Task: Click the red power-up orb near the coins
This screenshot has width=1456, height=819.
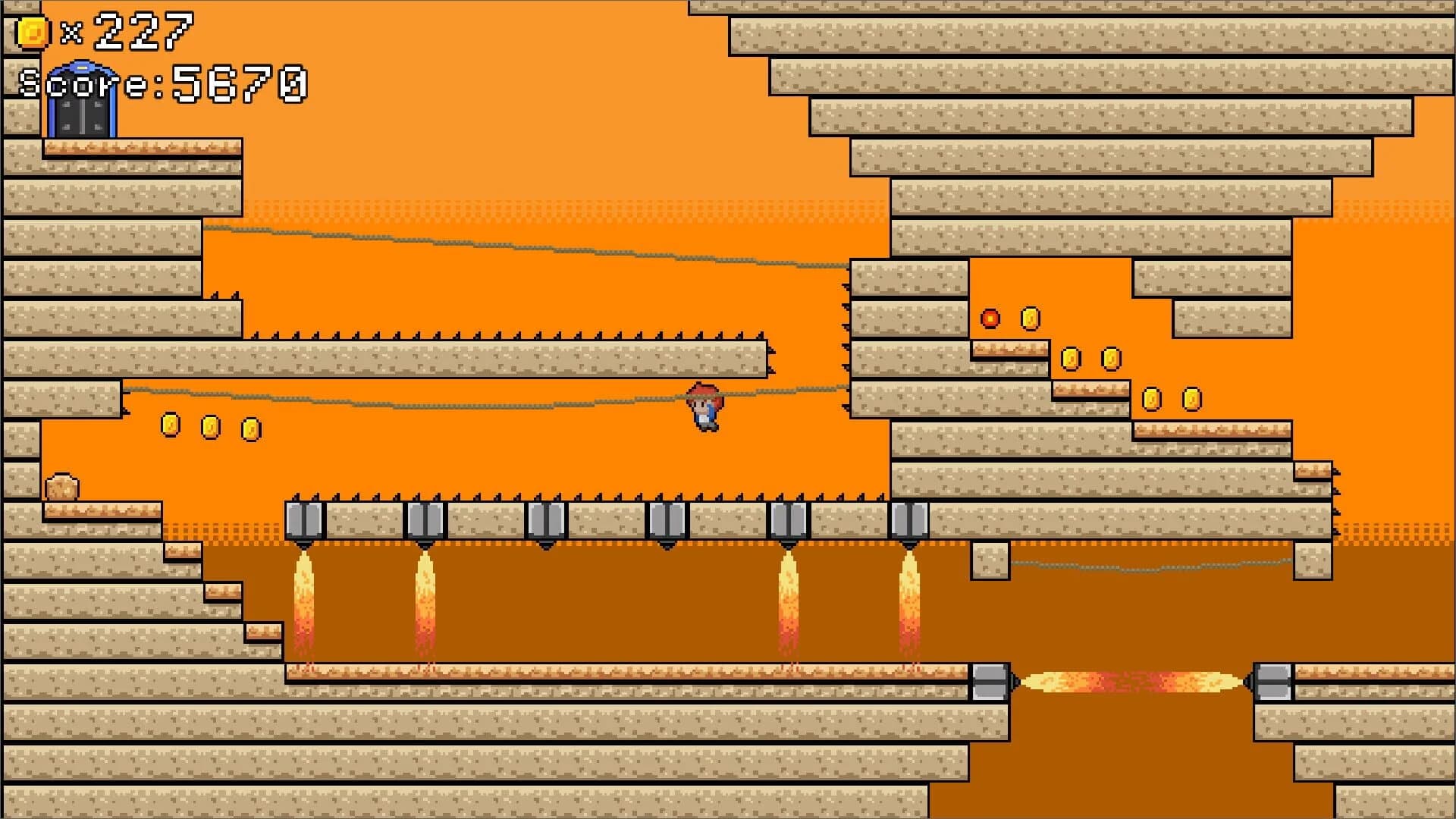Action: [990, 318]
